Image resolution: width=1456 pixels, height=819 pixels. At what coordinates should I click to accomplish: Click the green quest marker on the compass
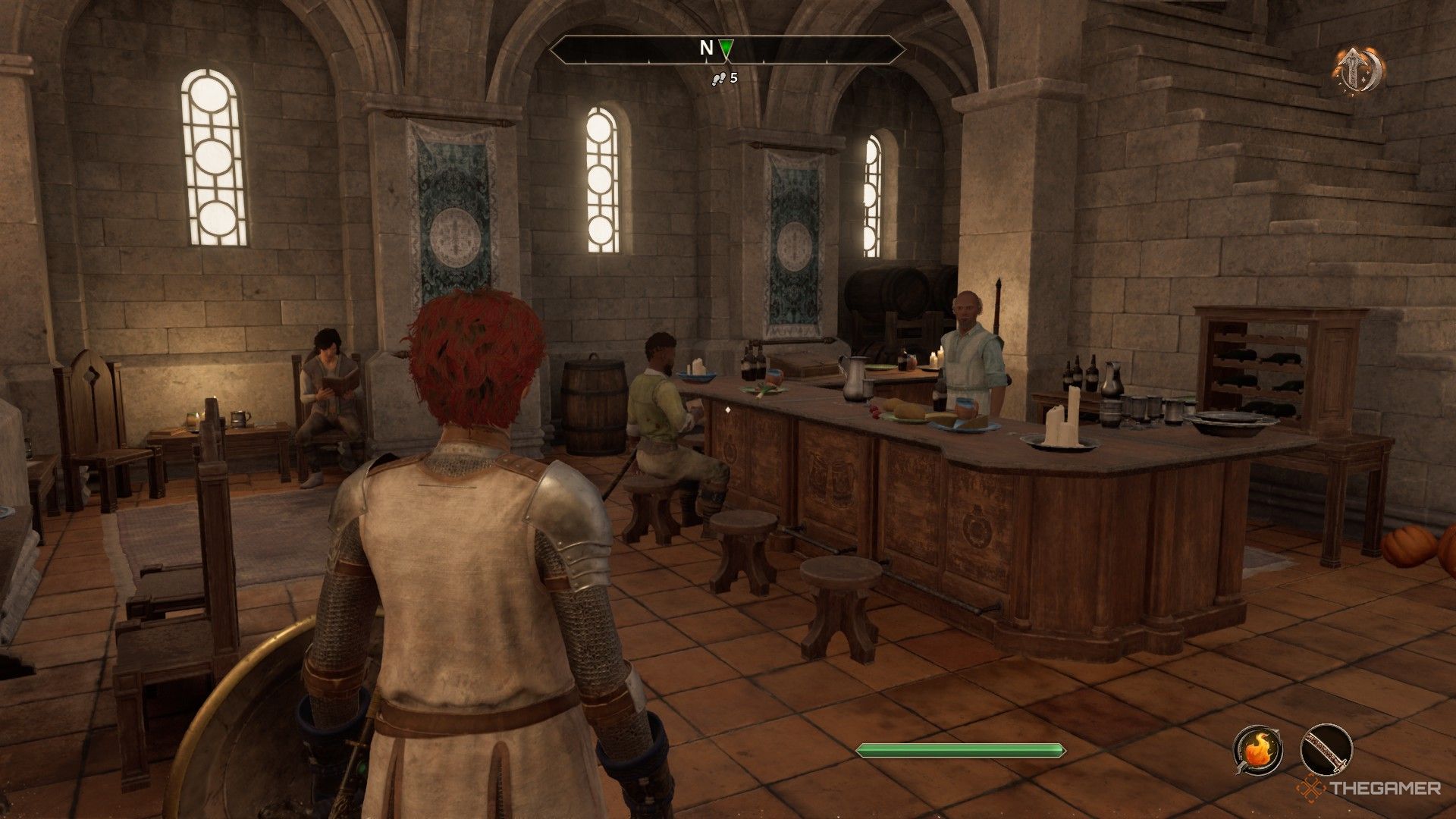pyautogui.click(x=726, y=49)
